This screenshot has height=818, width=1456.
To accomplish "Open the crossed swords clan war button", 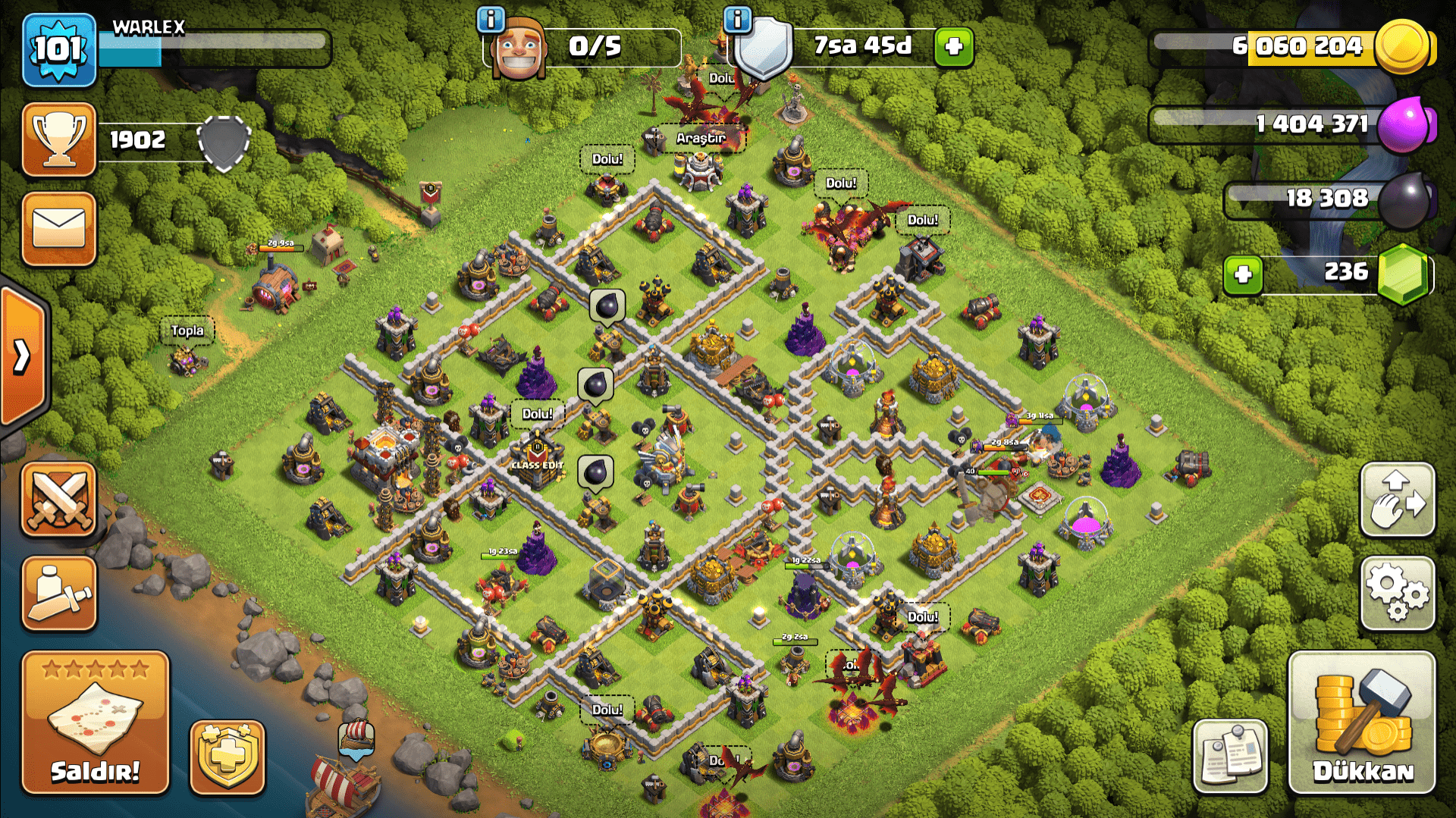I will (x=59, y=500).
